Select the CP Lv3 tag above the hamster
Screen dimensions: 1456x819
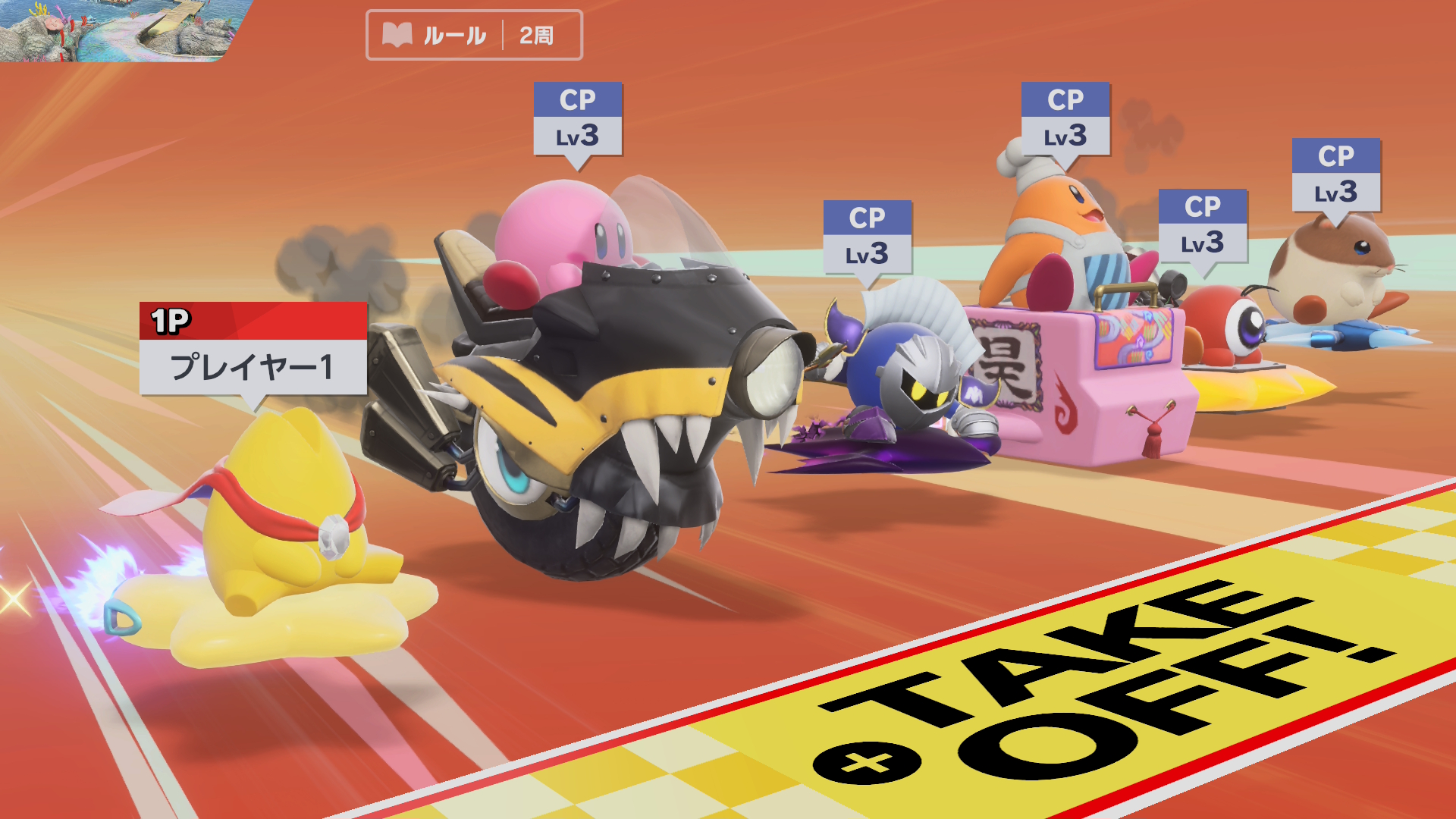pos(1336,174)
